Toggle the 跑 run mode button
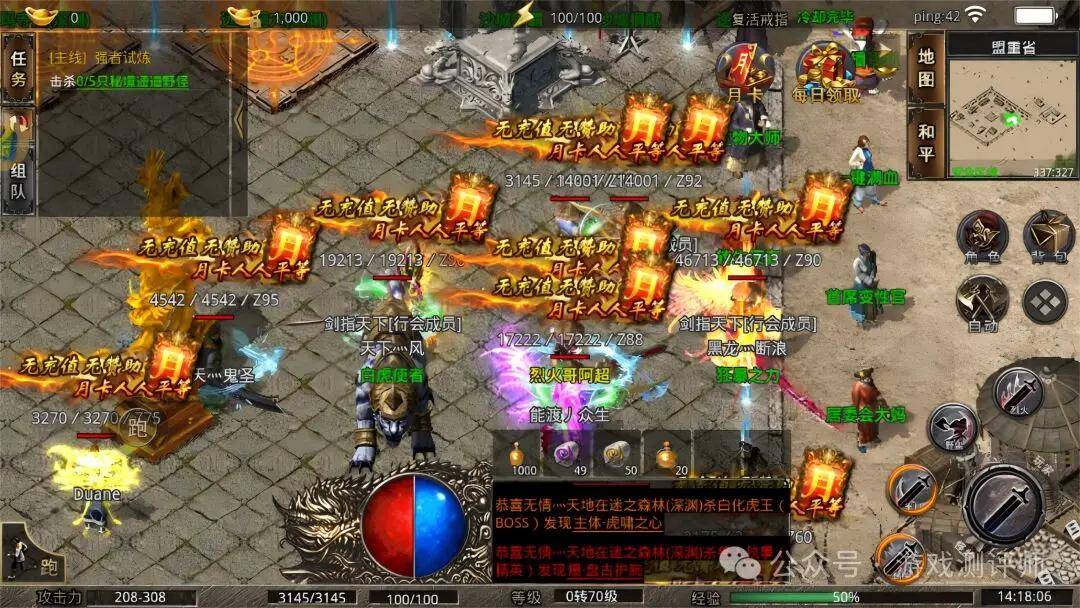The height and width of the screenshot is (608, 1080). (x=27, y=554)
